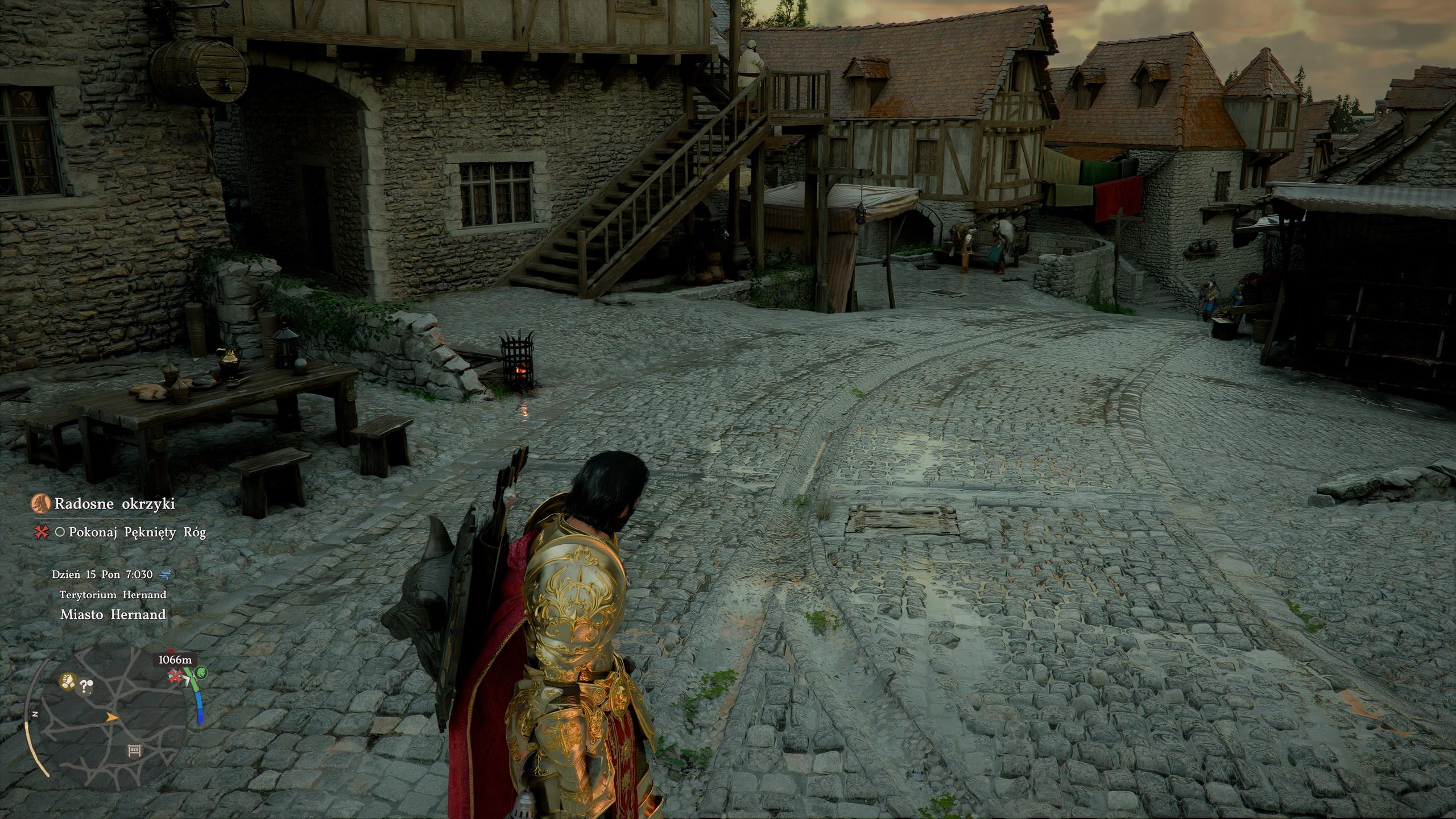Select the notice board marker on minimap

[x=135, y=751]
